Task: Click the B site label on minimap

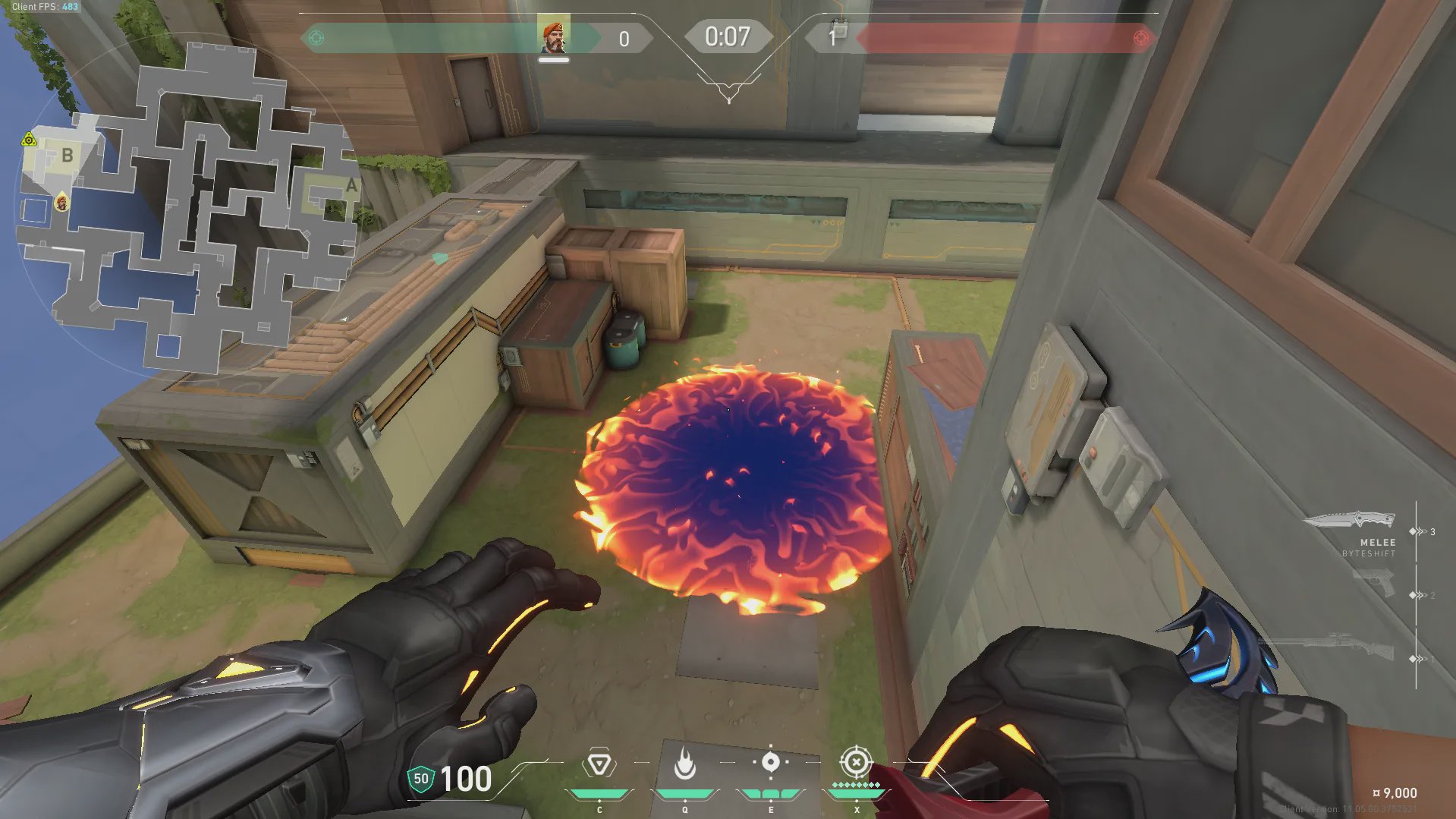Action: pyautogui.click(x=68, y=156)
